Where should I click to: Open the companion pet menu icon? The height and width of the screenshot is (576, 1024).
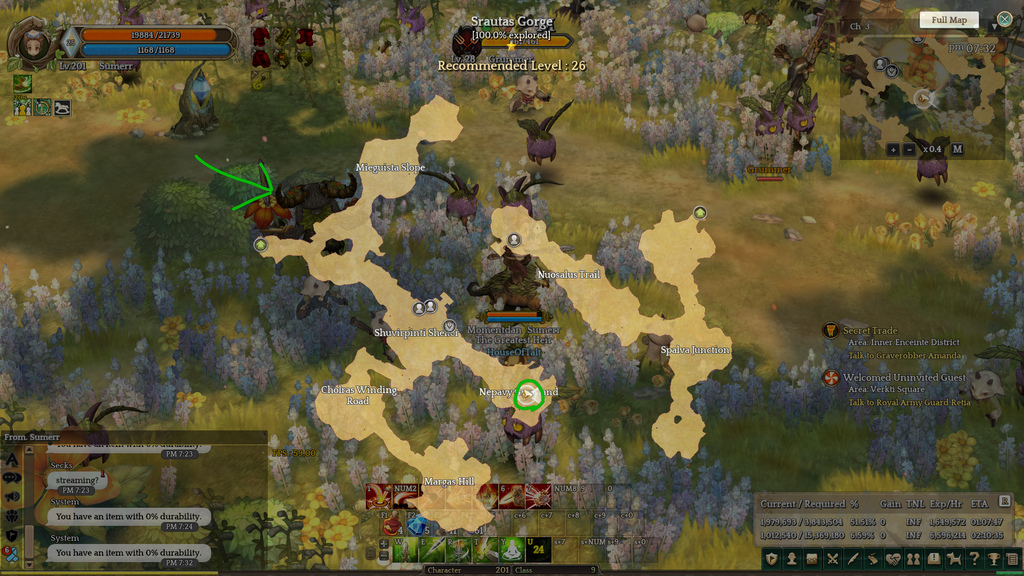click(x=953, y=558)
